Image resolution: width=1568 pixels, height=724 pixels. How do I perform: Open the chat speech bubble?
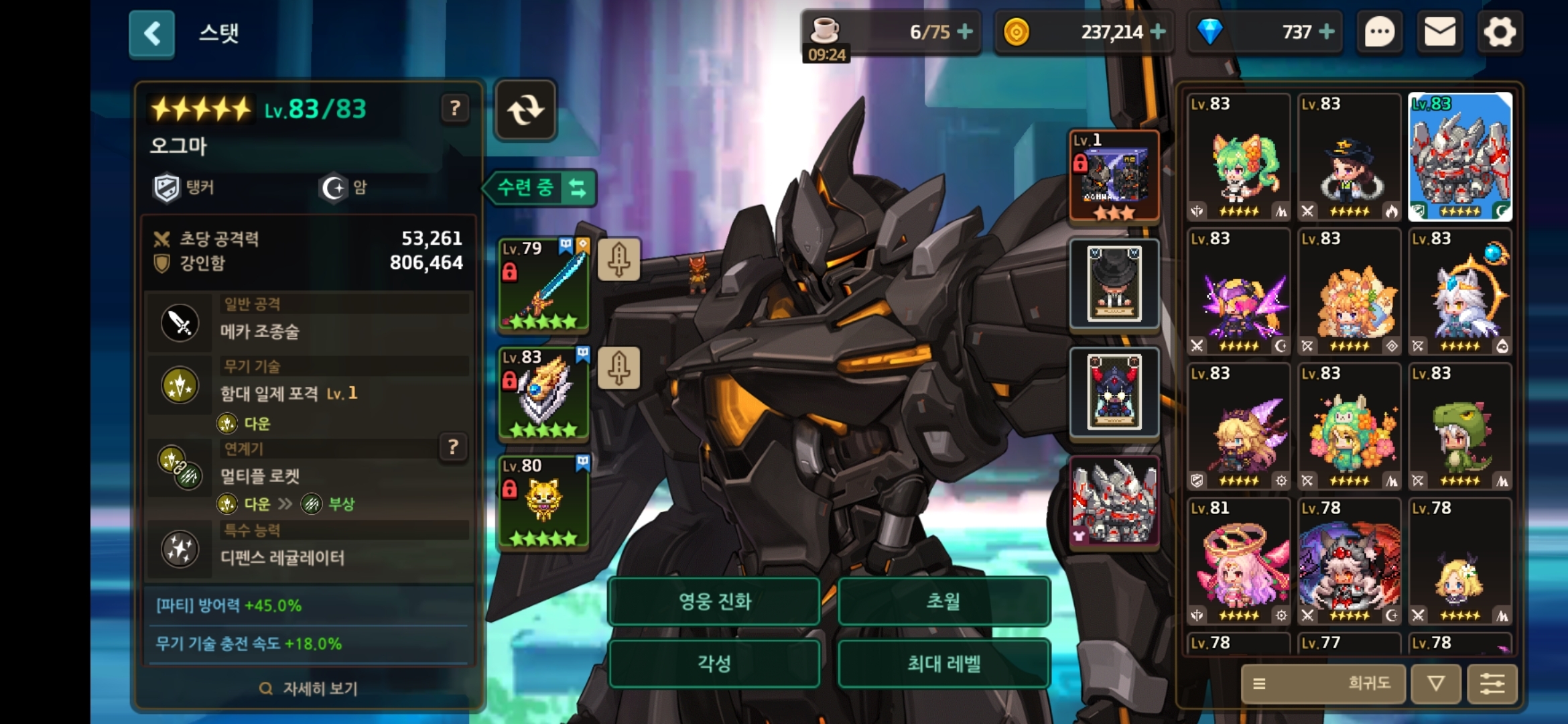click(1380, 32)
